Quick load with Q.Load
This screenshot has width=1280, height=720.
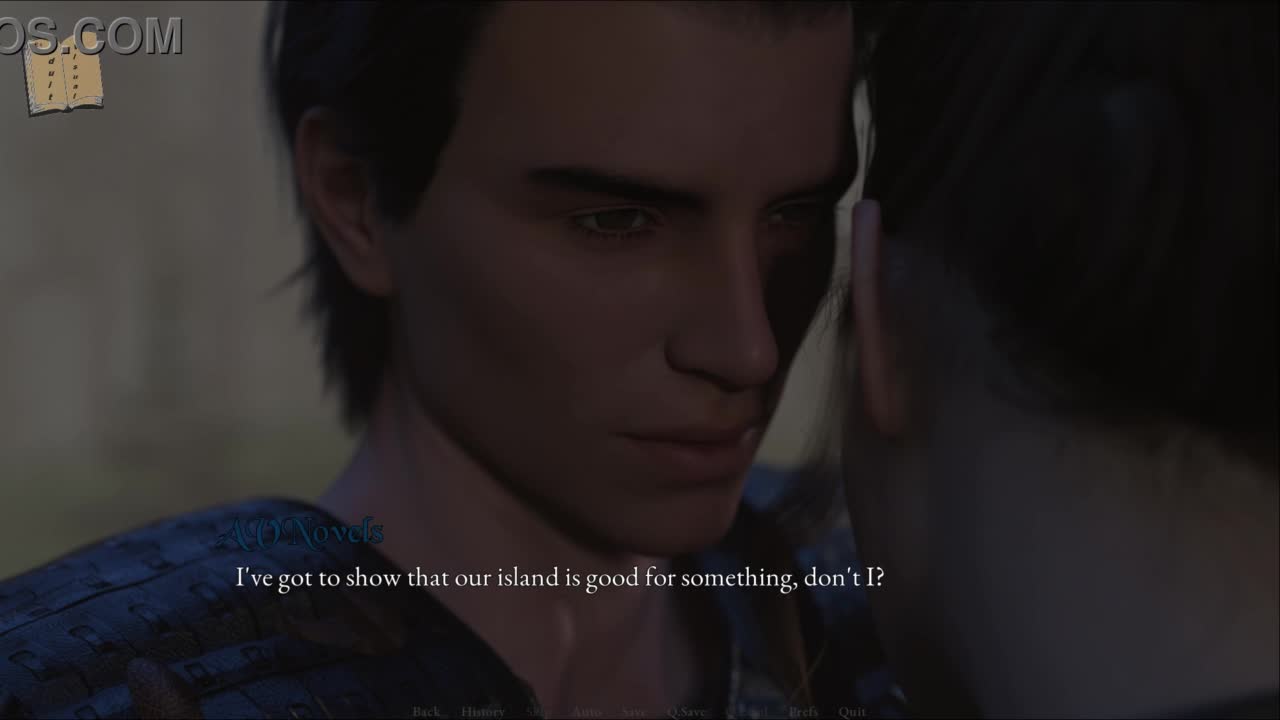[747, 712]
